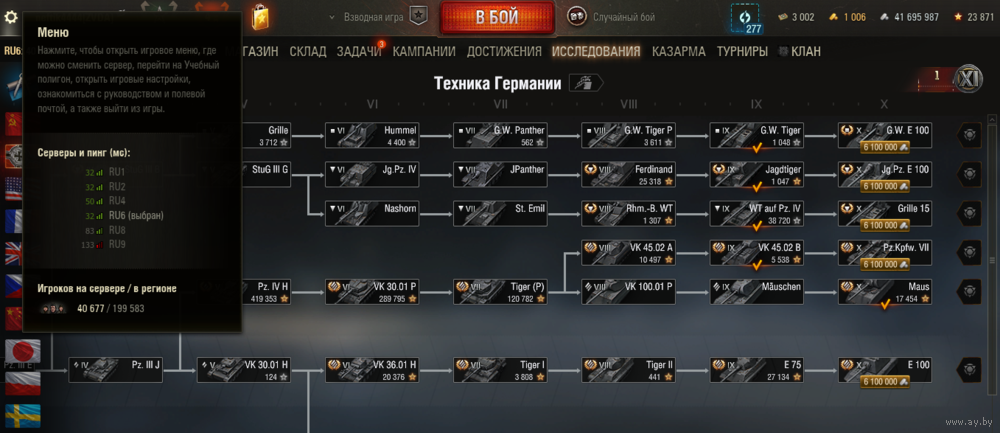The height and width of the screenshot is (433, 1000).
Task: Select the Maus tank node
Action: click(885, 291)
